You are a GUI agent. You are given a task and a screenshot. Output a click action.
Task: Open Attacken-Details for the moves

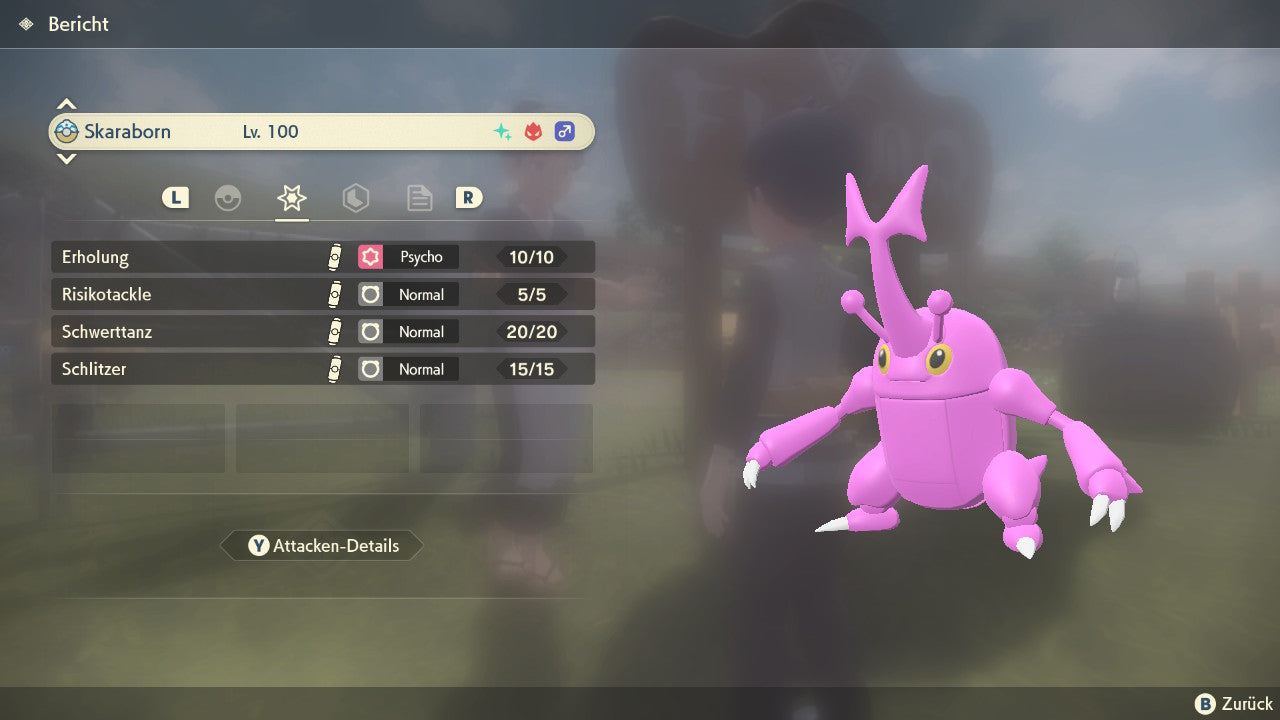pyautogui.click(x=322, y=546)
